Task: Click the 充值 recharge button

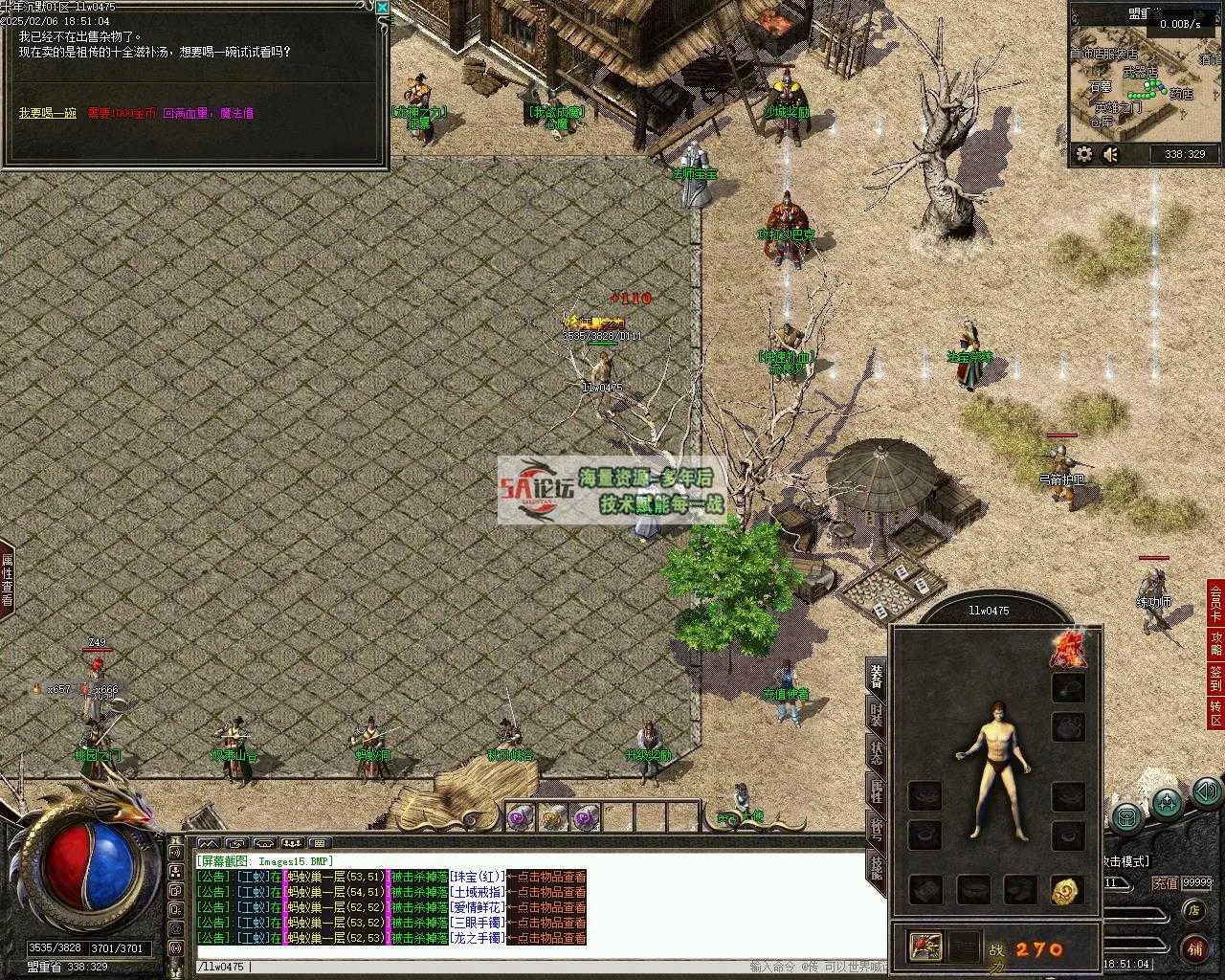Action: (x=1165, y=883)
